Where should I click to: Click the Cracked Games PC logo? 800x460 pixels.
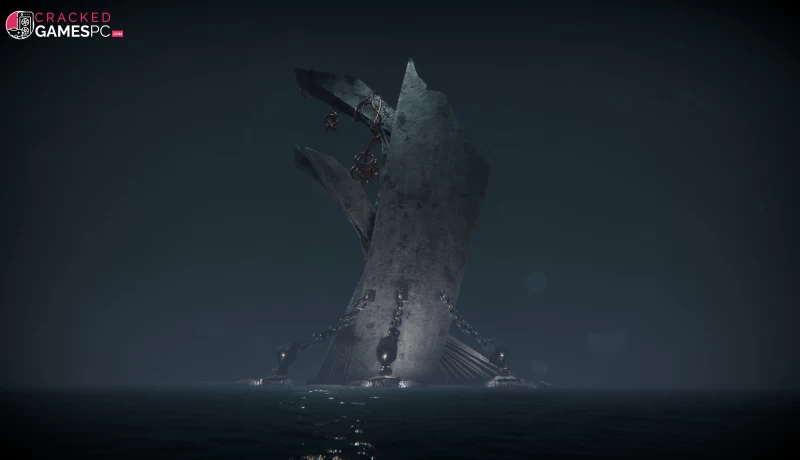[64, 25]
